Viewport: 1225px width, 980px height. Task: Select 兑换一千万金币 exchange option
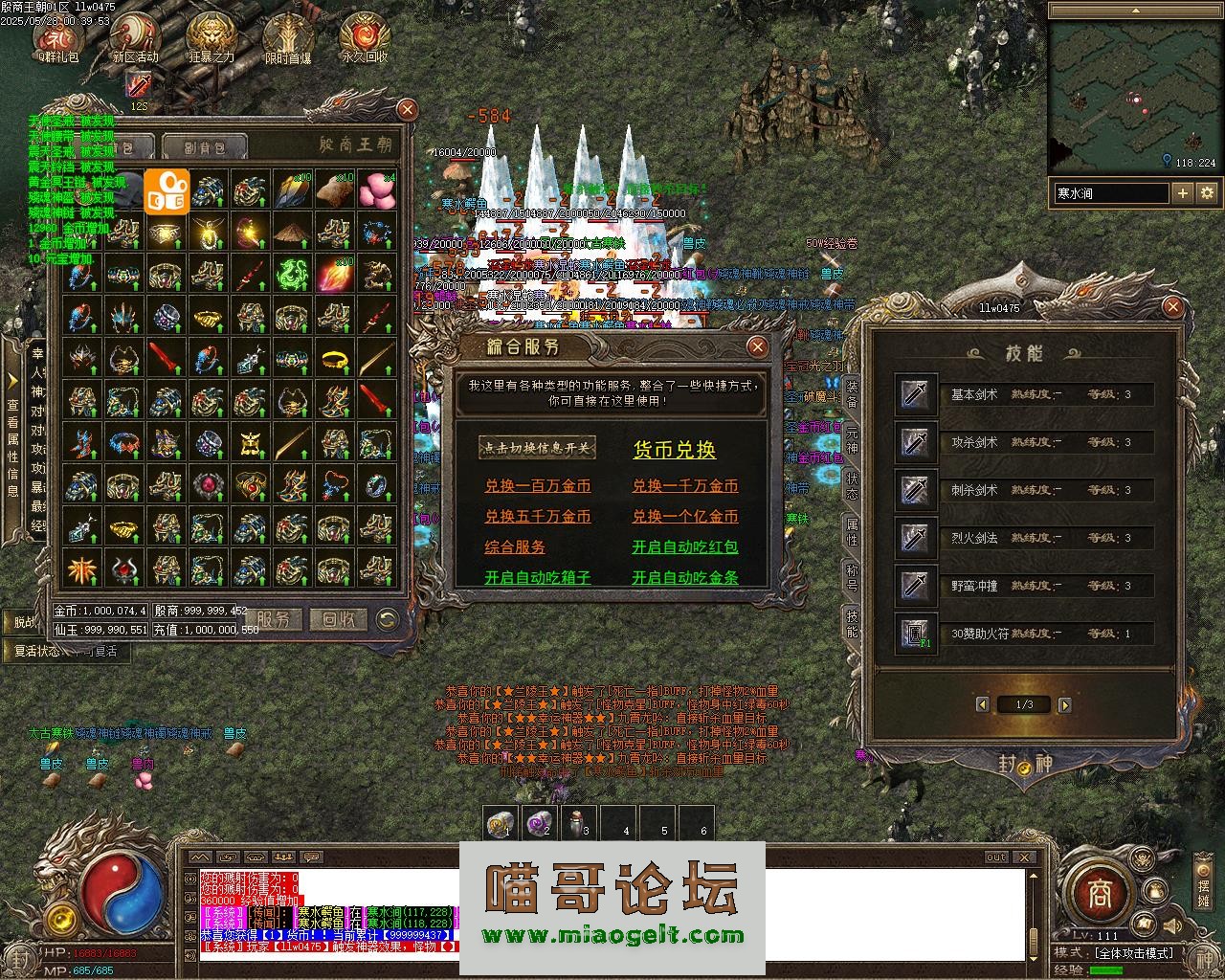point(684,486)
